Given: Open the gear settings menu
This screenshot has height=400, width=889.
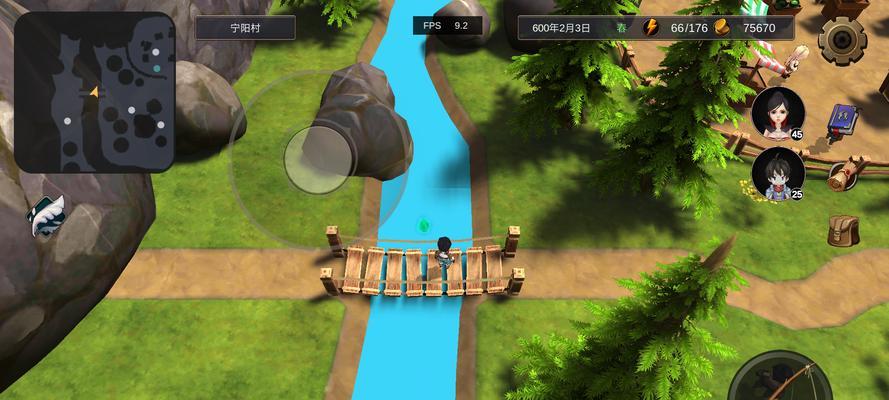Looking at the screenshot, I should (x=842, y=39).
